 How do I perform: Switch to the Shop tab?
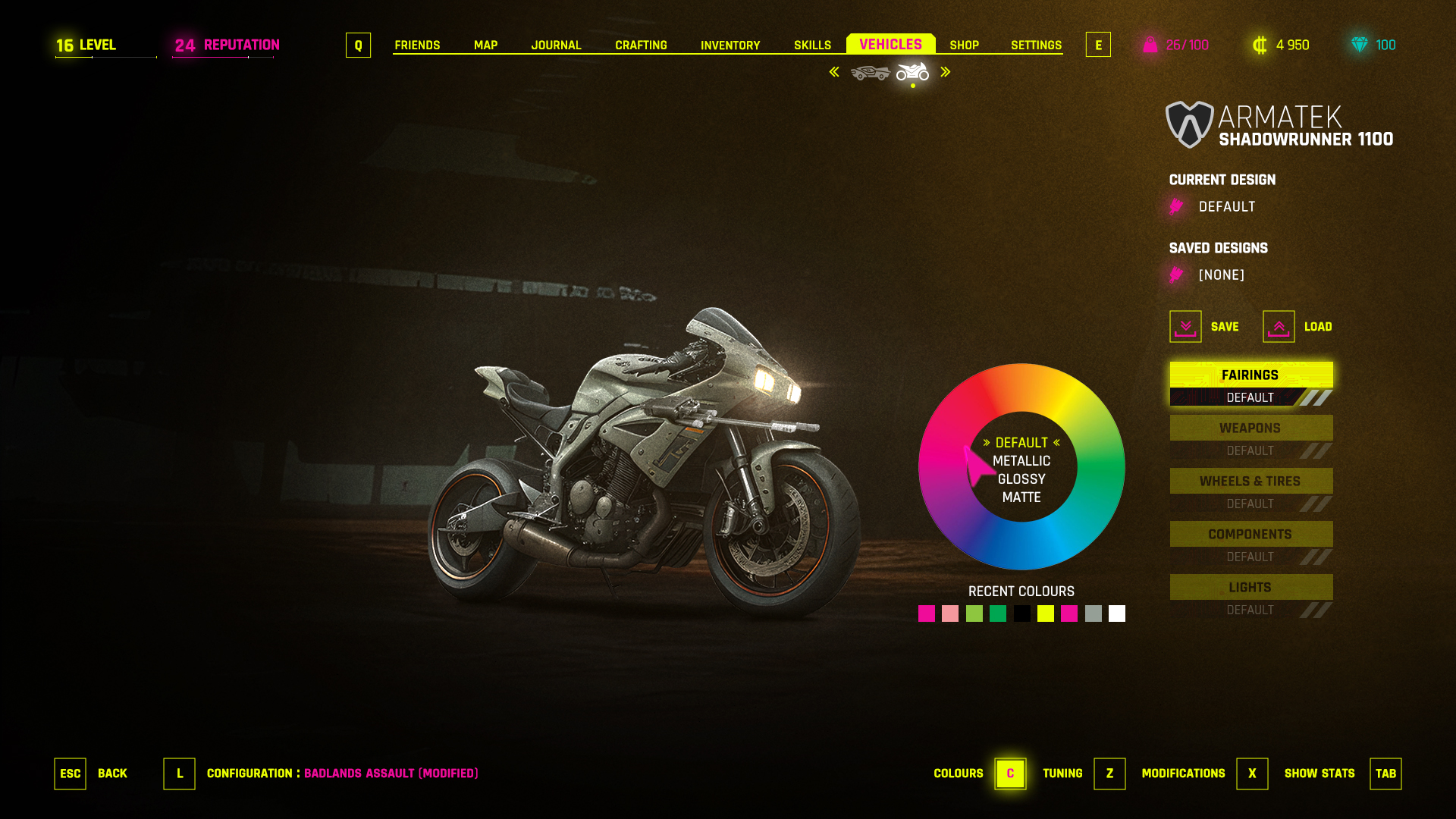pyautogui.click(x=964, y=45)
